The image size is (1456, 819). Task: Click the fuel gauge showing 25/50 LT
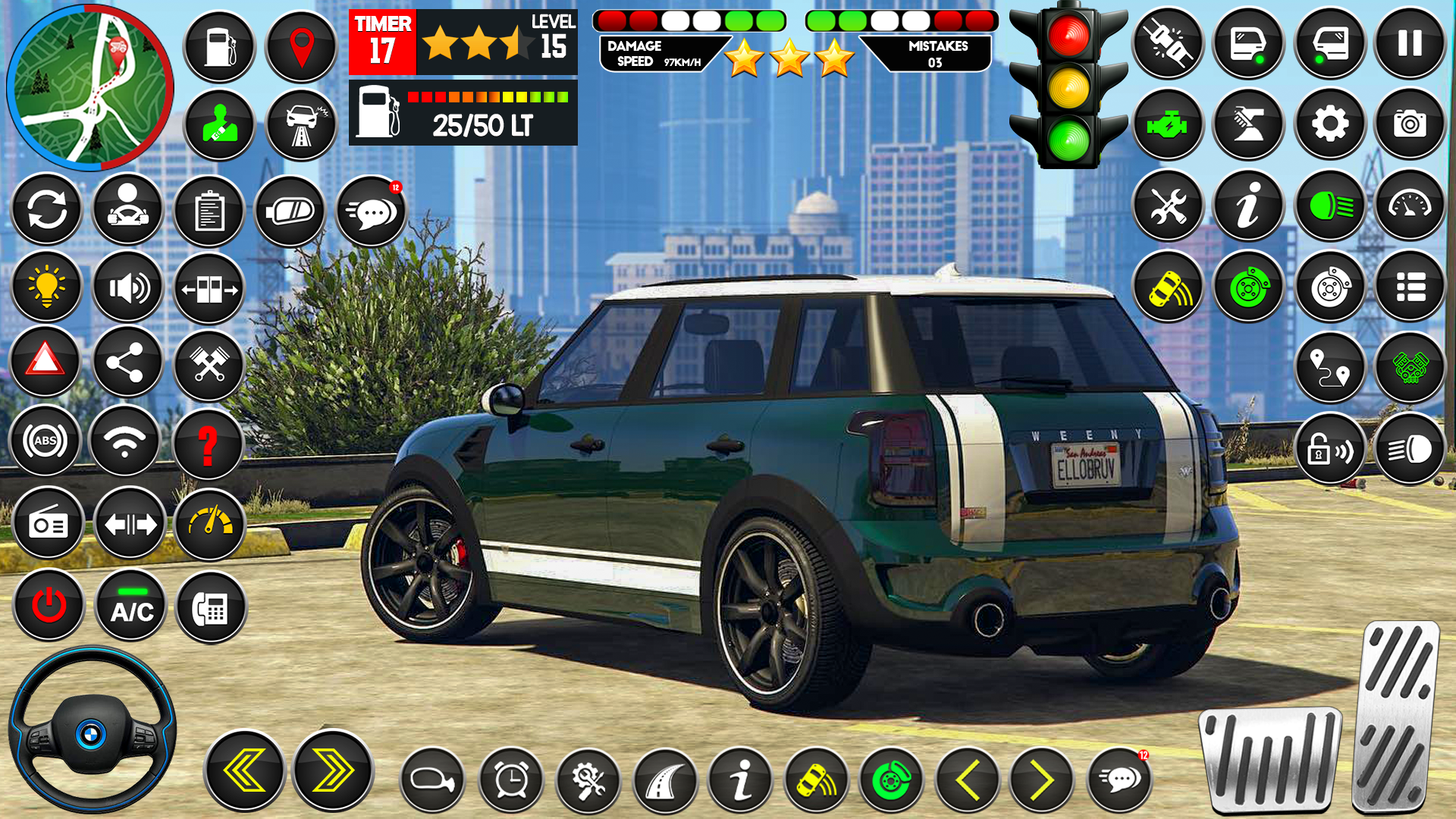[x=463, y=114]
